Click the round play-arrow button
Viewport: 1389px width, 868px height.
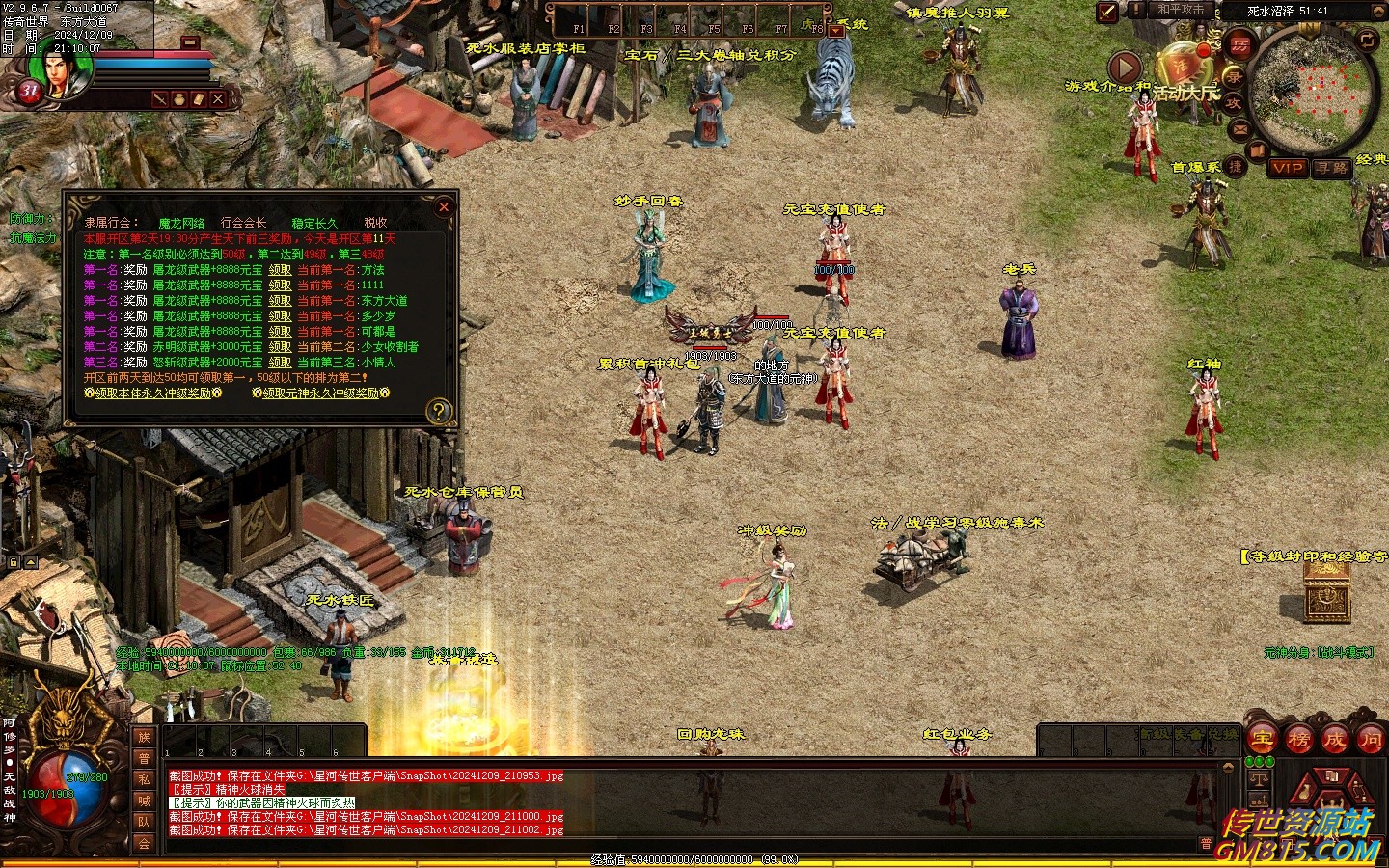1124,67
